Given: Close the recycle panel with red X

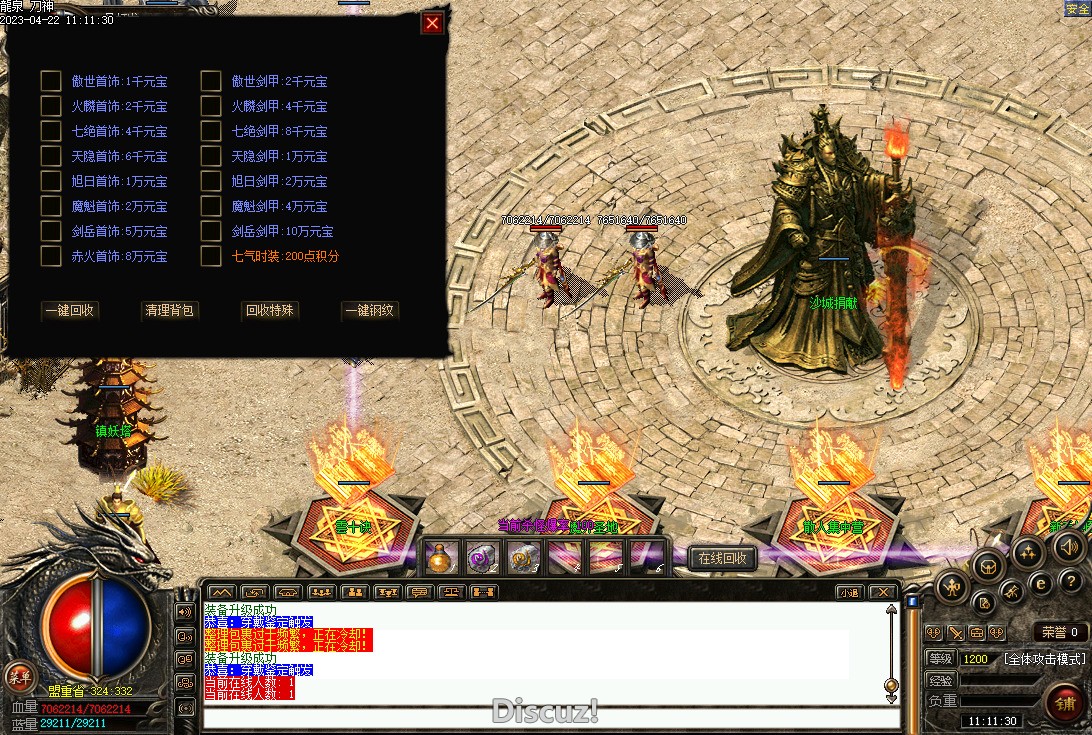Looking at the screenshot, I should (x=432, y=23).
